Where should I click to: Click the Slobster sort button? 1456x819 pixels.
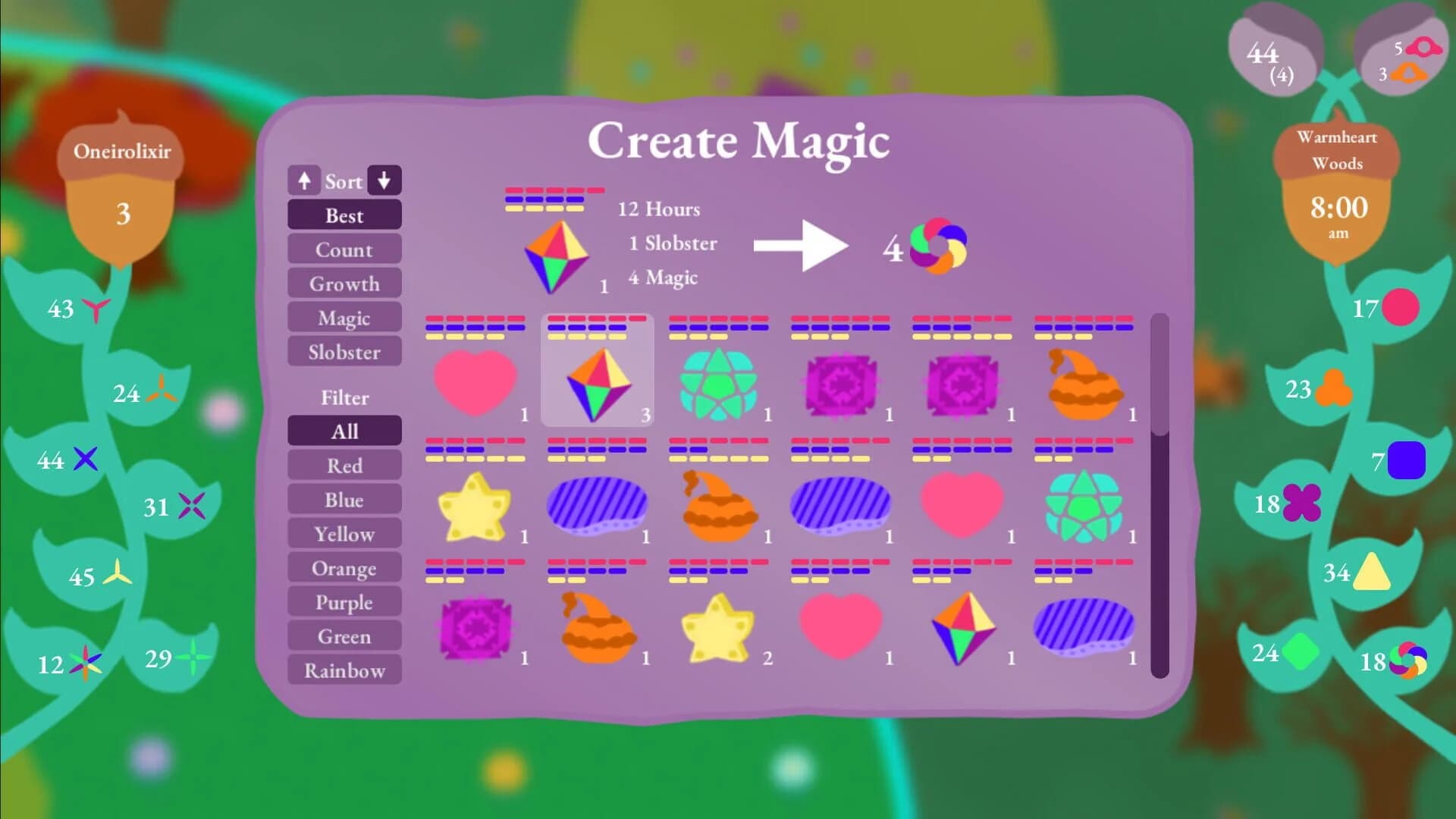tap(344, 351)
